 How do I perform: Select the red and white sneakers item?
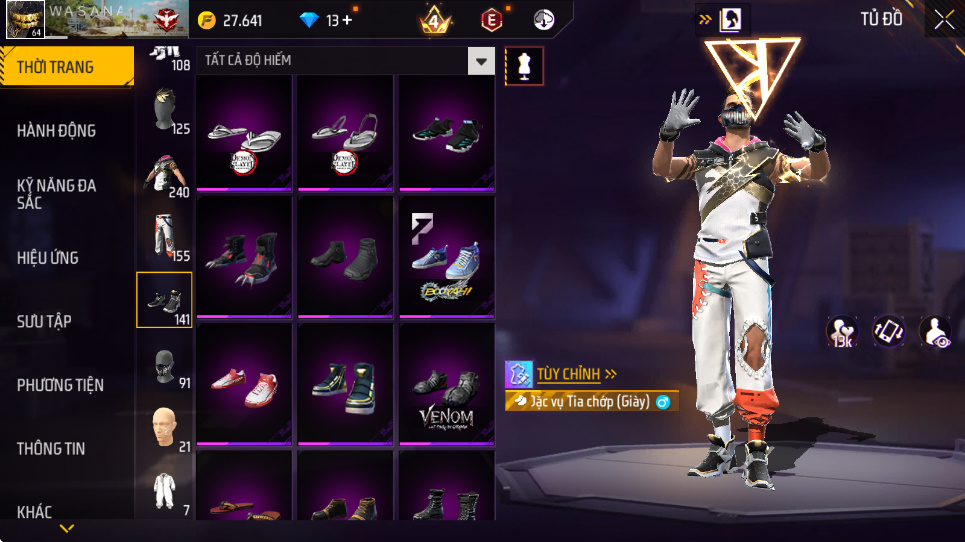tap(244, 384)
